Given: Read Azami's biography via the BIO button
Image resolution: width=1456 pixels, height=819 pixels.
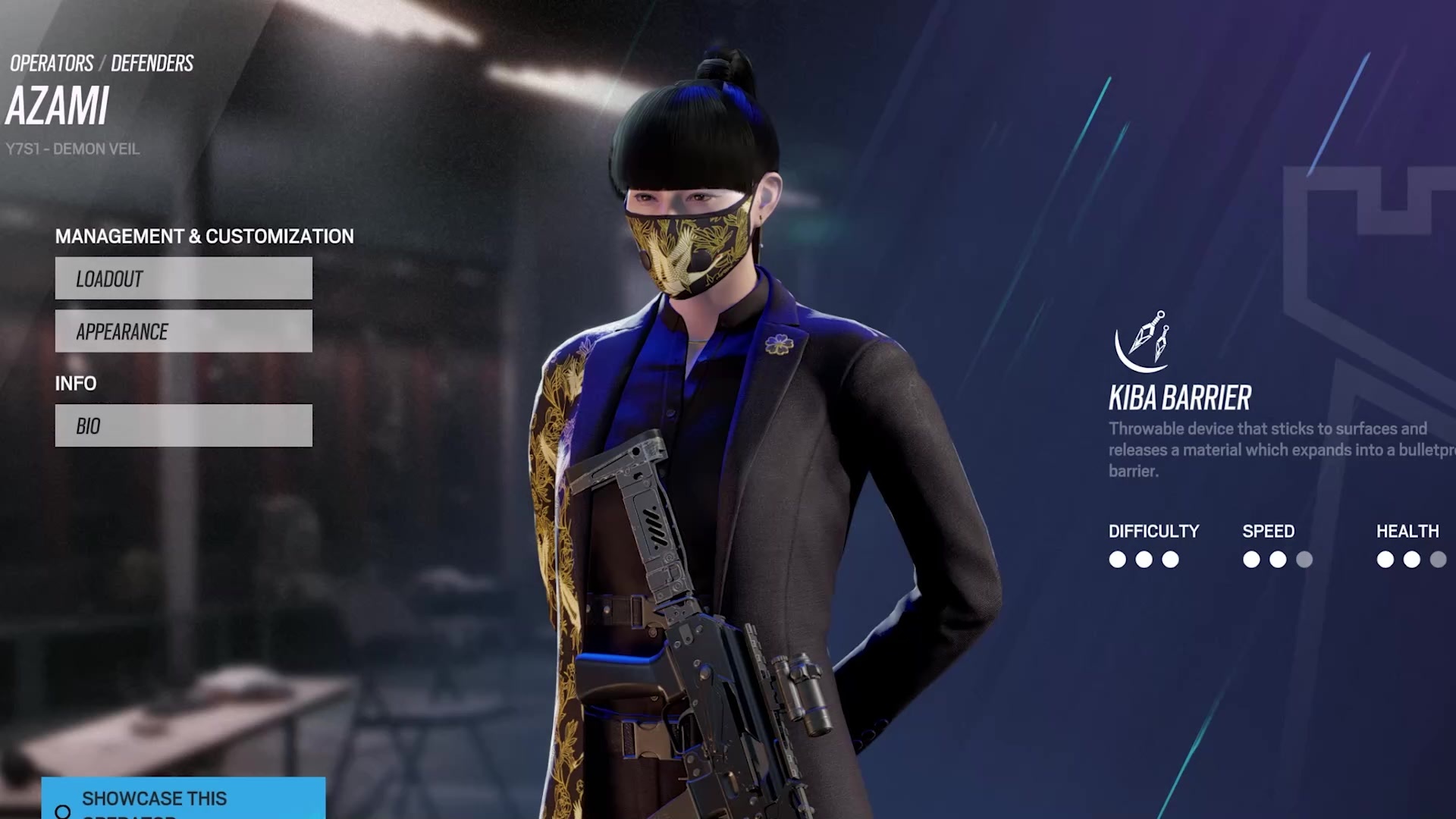Looking at the screenshot, I should point(183,425).
